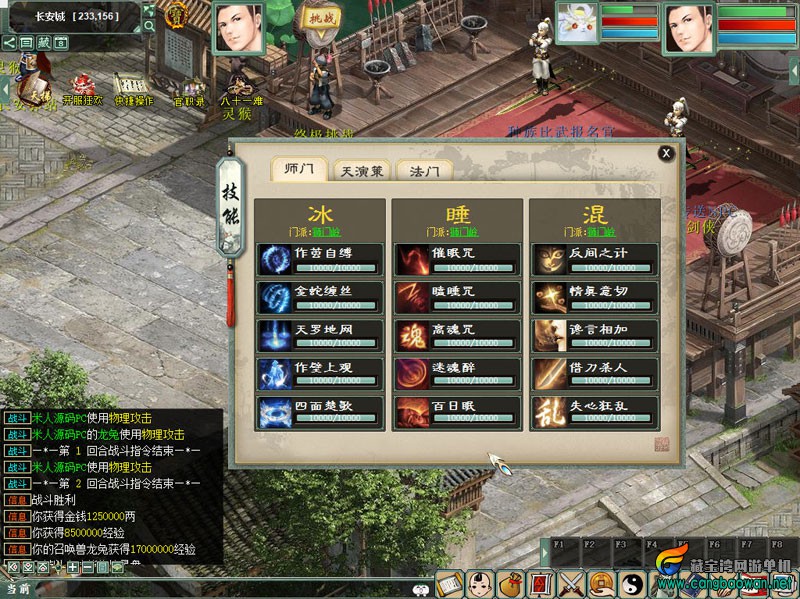The image size is (800, 599).
Task: Choose the 借刀杀人 skill
Action: [595, 372]
